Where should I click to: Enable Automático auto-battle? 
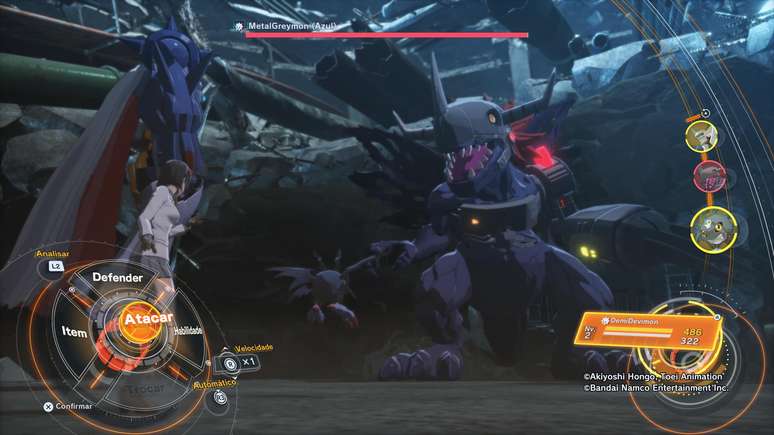(221, 397)
